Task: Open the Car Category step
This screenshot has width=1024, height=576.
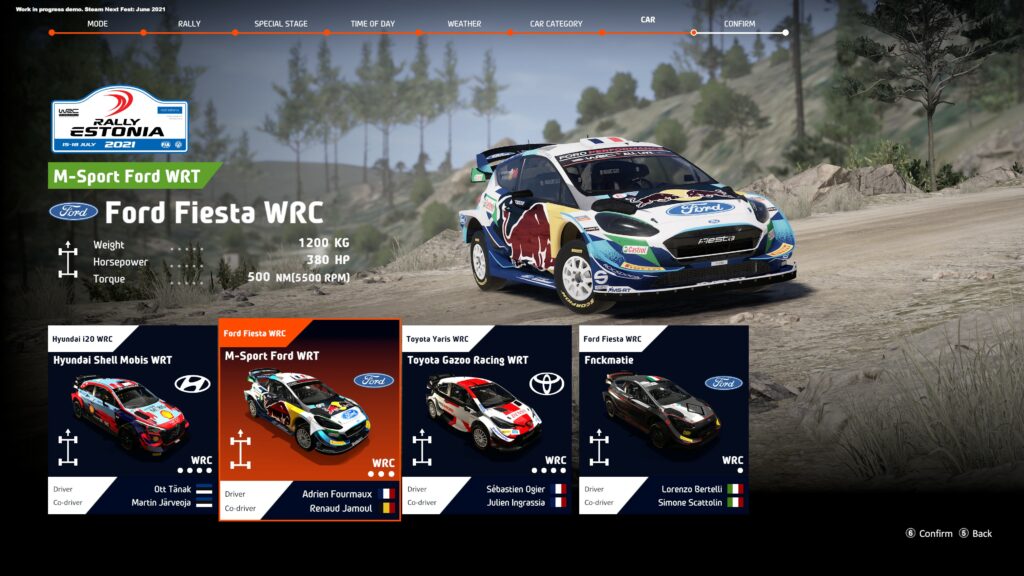Action: (x=556, y=24)
